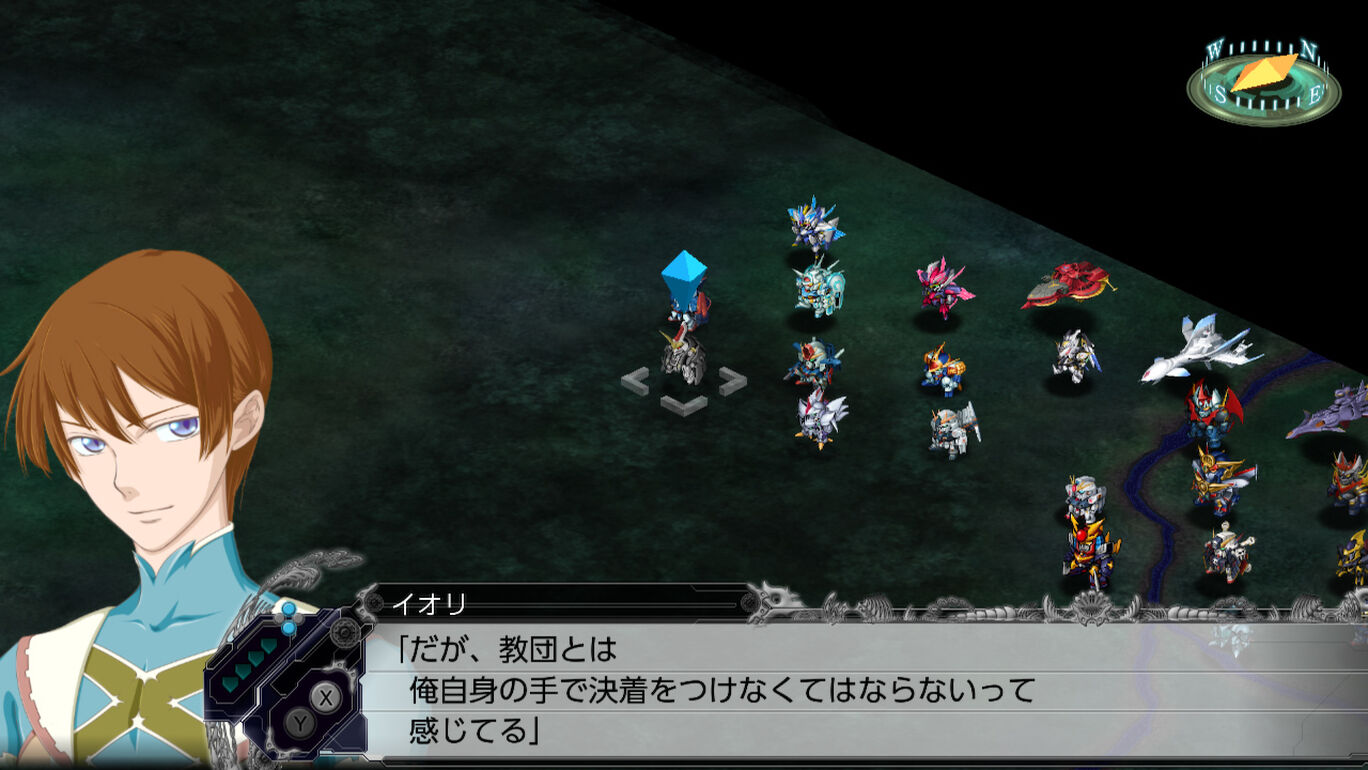This screenshot has width=1368, height=770.
Task: Click the compass in the top corner
Action: coord(1263,83)
